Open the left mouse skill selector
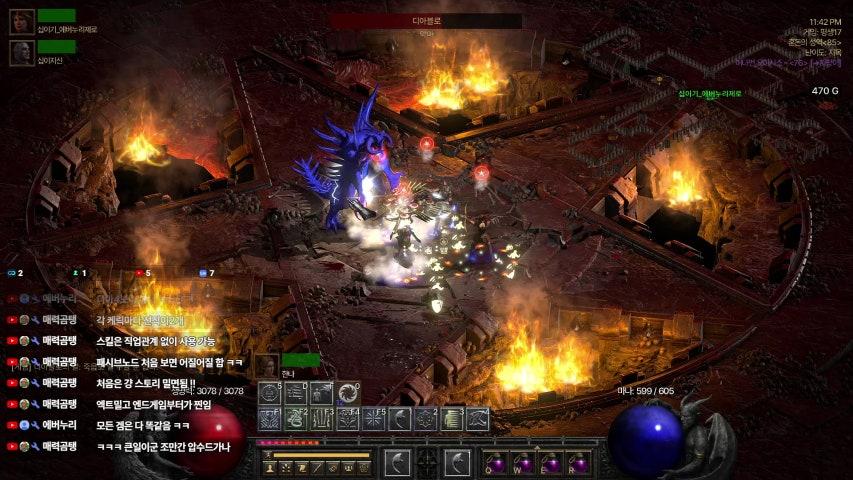The width and height of the screenshot is (853, 480). [x=398, y=462]
